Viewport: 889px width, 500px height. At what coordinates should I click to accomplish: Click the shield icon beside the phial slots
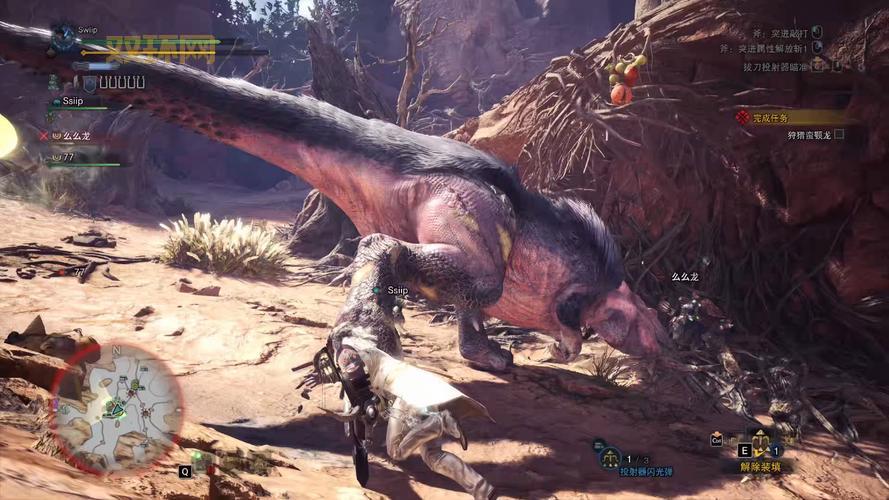click(89, 84)
